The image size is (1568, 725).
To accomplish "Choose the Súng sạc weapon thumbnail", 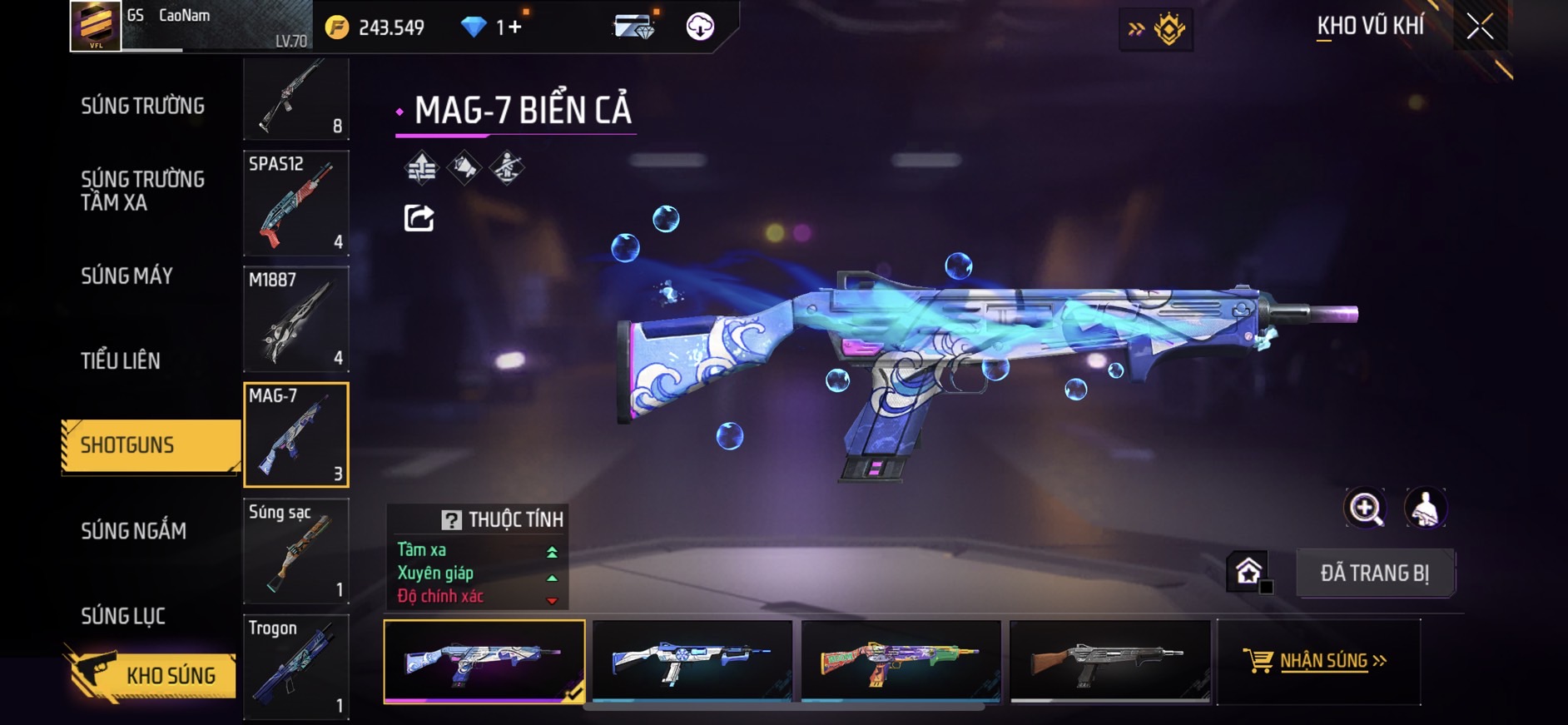I will tap(295, 550).
